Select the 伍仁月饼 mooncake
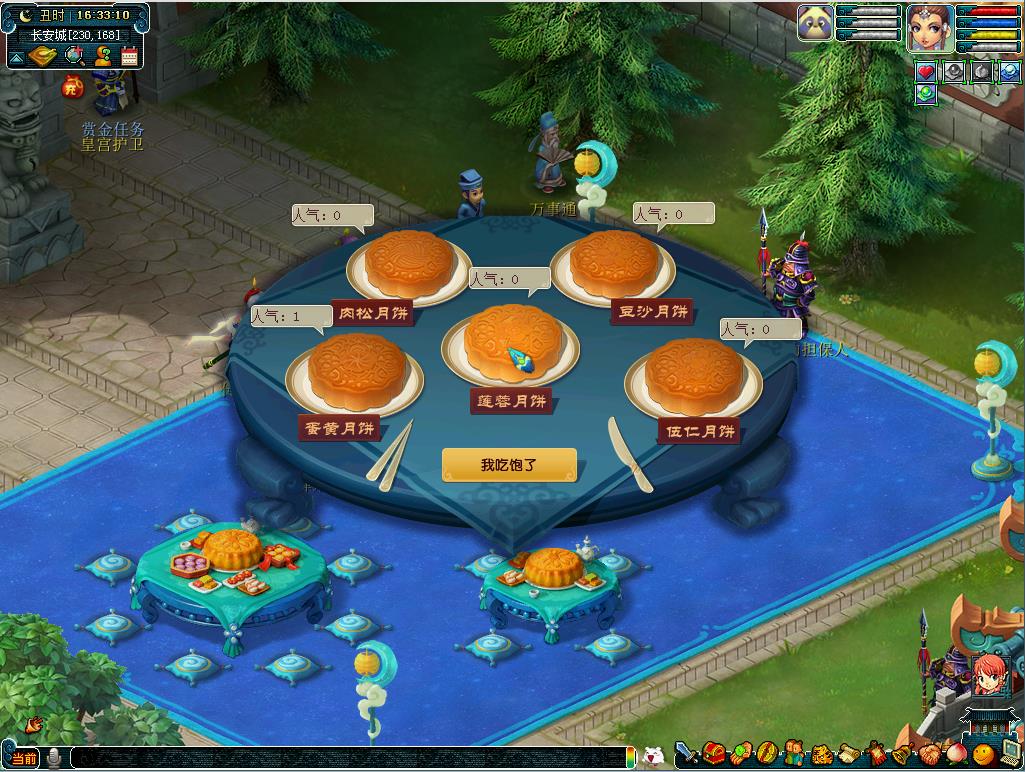 point(693,375)
